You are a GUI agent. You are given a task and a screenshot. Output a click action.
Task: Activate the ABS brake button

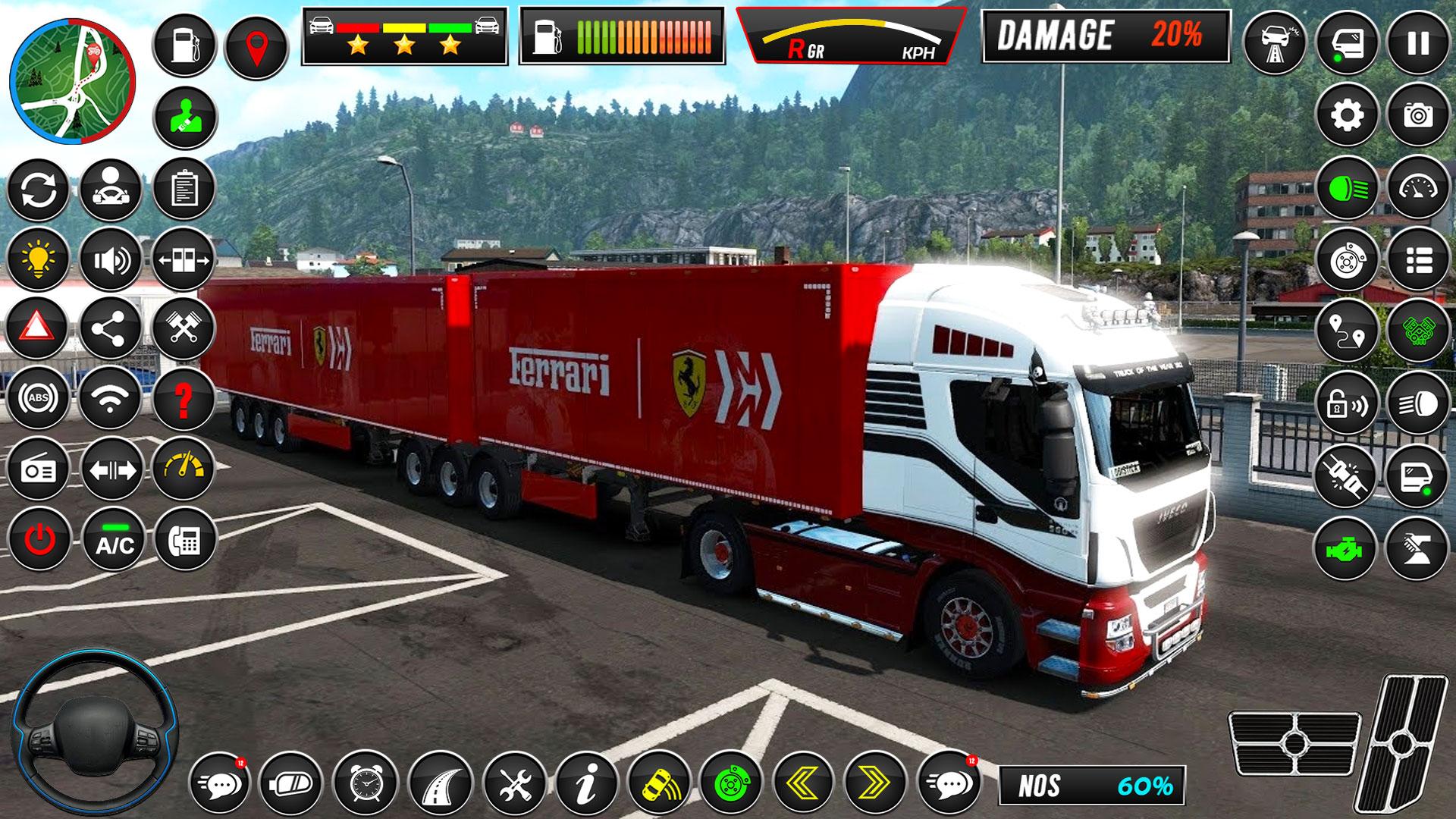[x=38, y=397]
